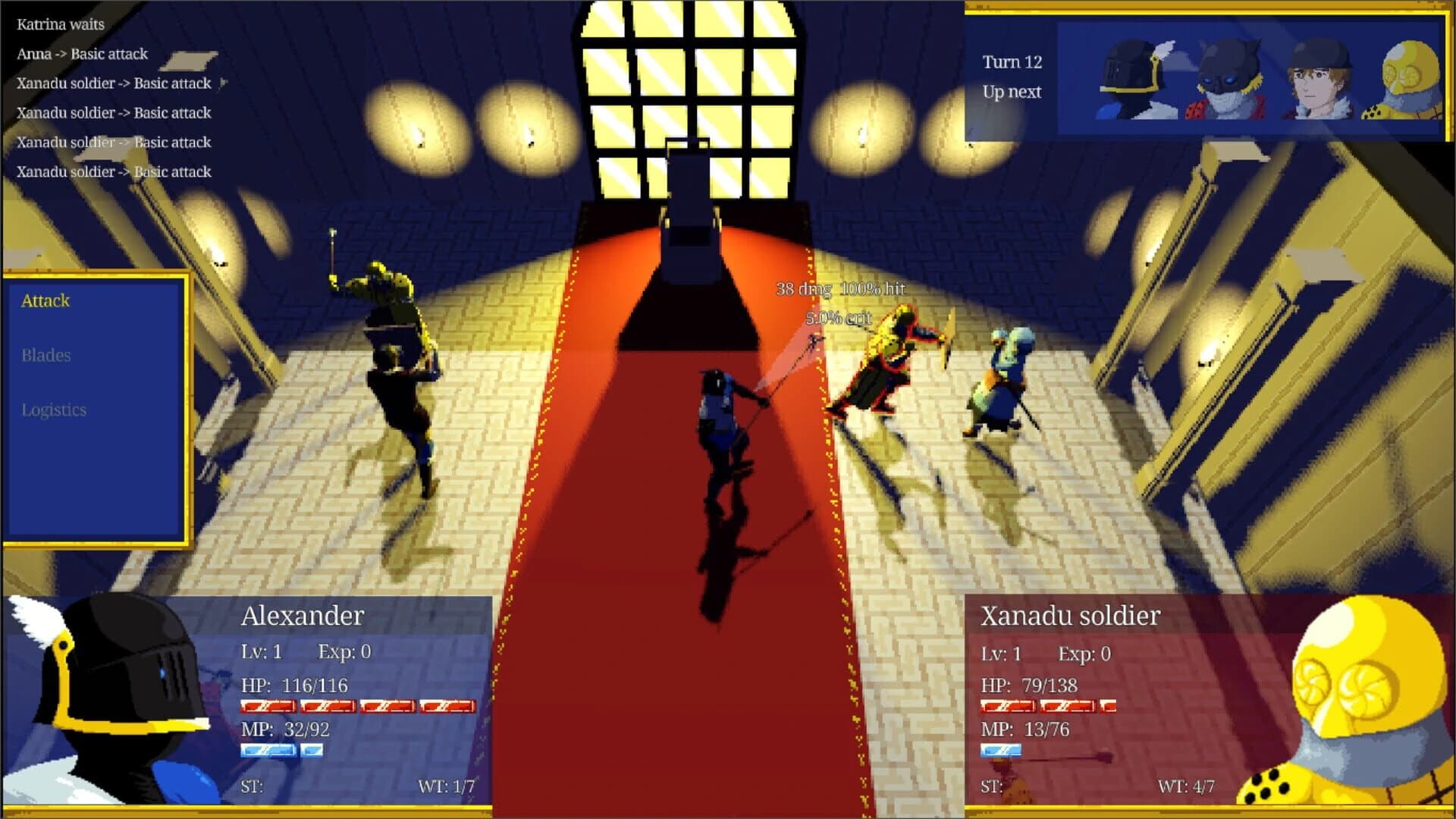Image resolution: width=1456 pixels, height=819 pixels.
Task: Click the Exp: 0 label on Xanadu soldier panel
Action: click(1084, 653)
